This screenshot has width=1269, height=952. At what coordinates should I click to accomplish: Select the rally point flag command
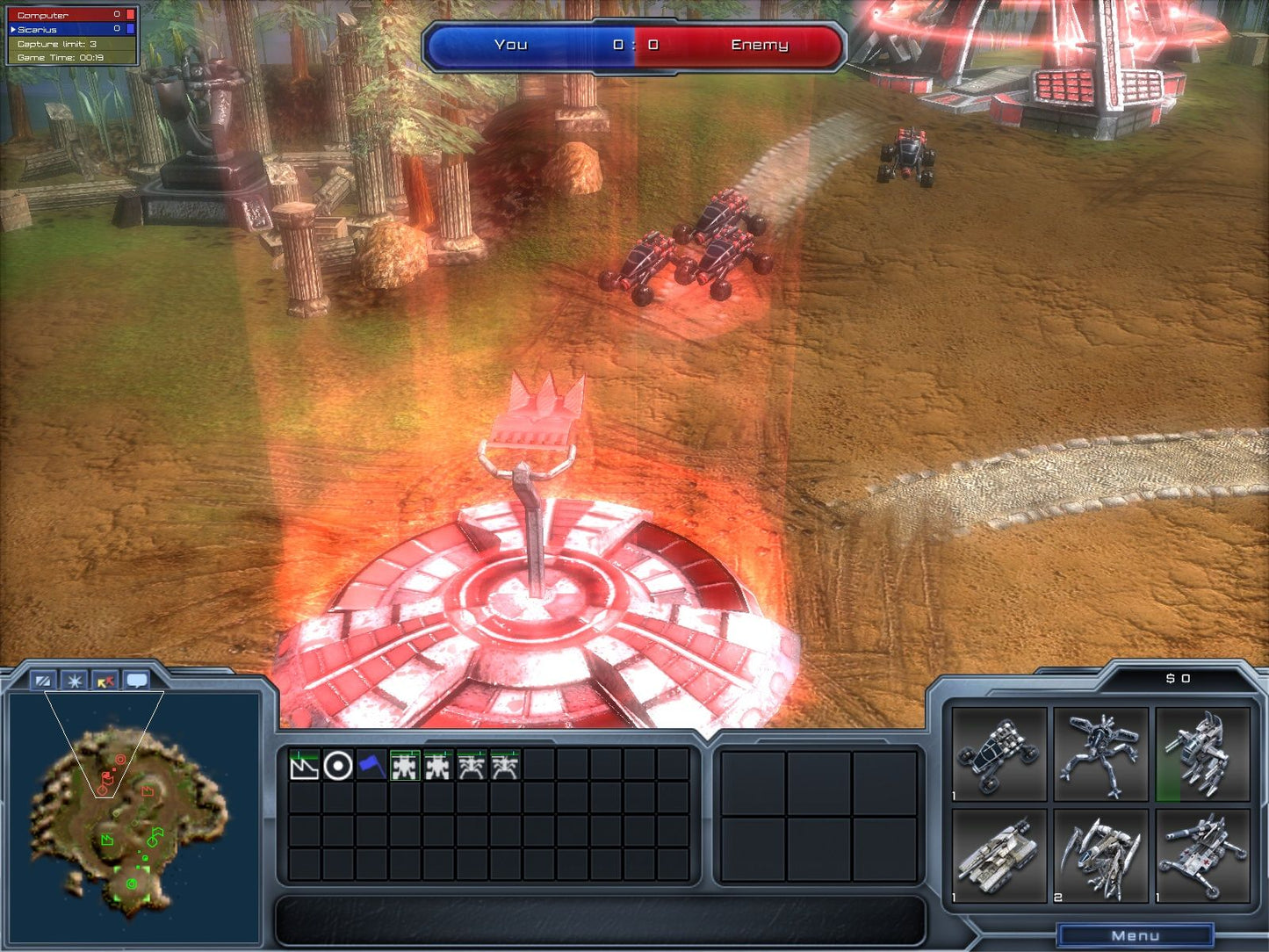pyautogui.click(x=373, y=766)
